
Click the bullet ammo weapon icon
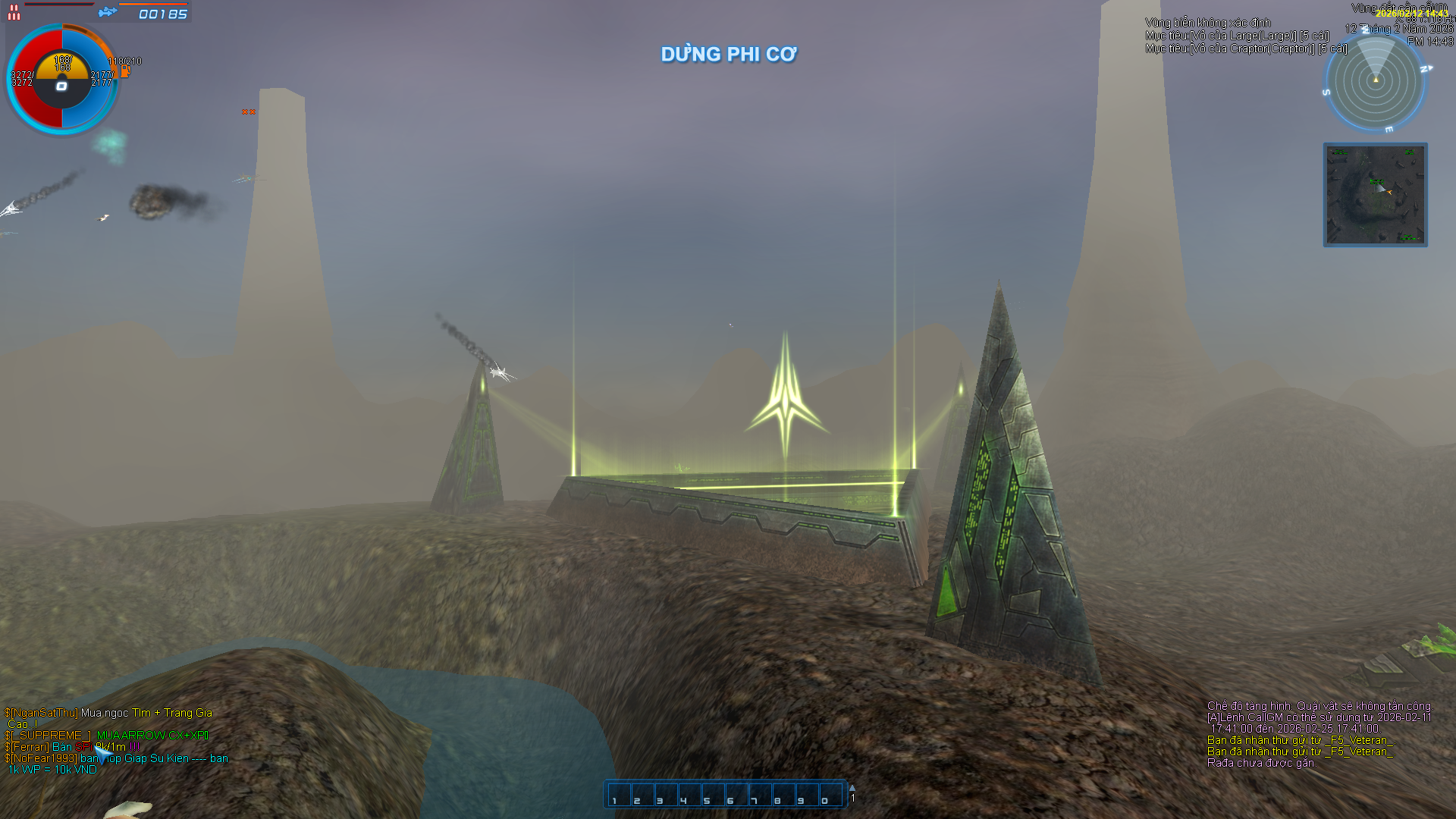(x=14, y=12)
